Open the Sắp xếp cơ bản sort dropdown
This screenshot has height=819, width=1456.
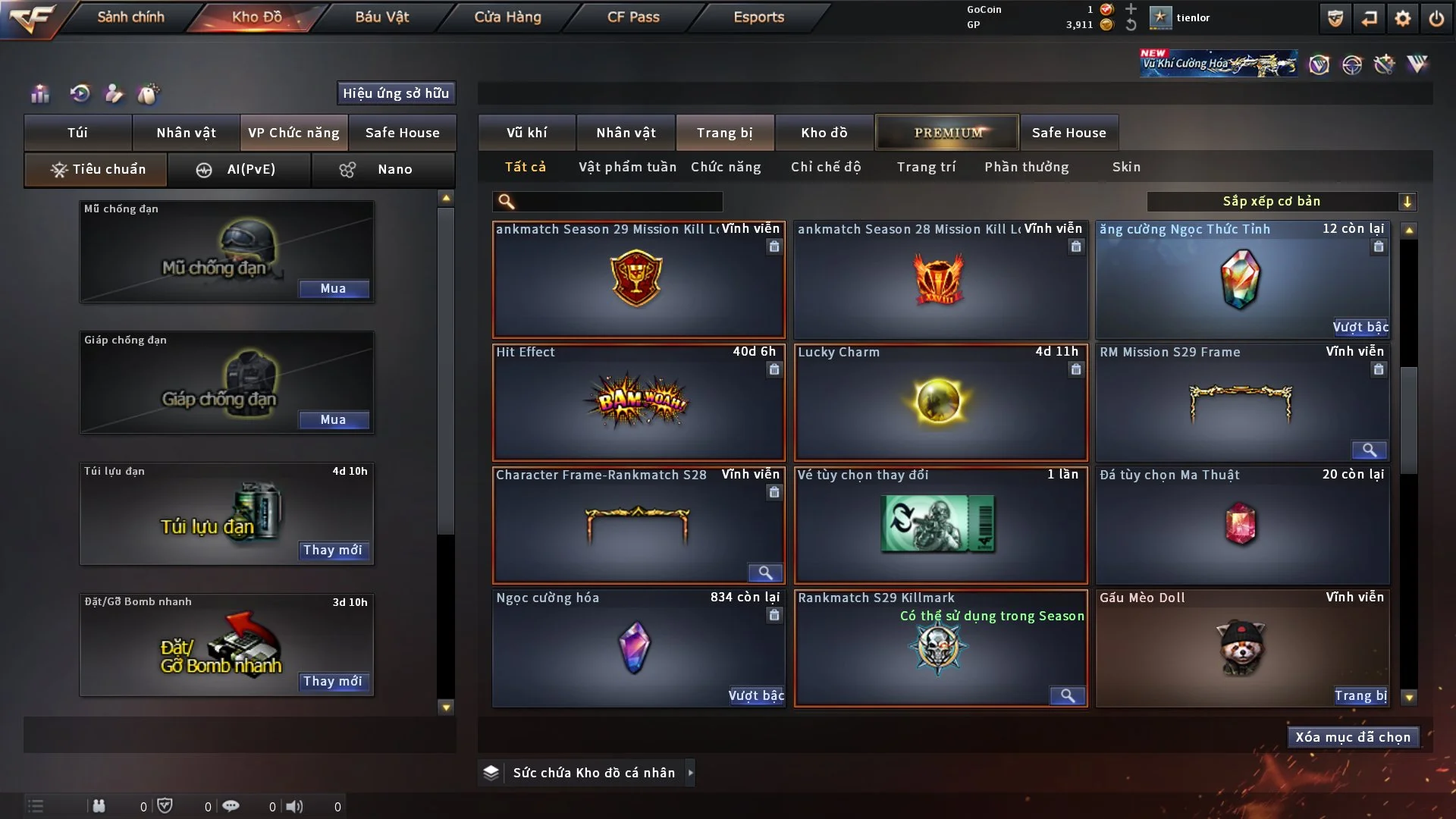point(1280,201)
